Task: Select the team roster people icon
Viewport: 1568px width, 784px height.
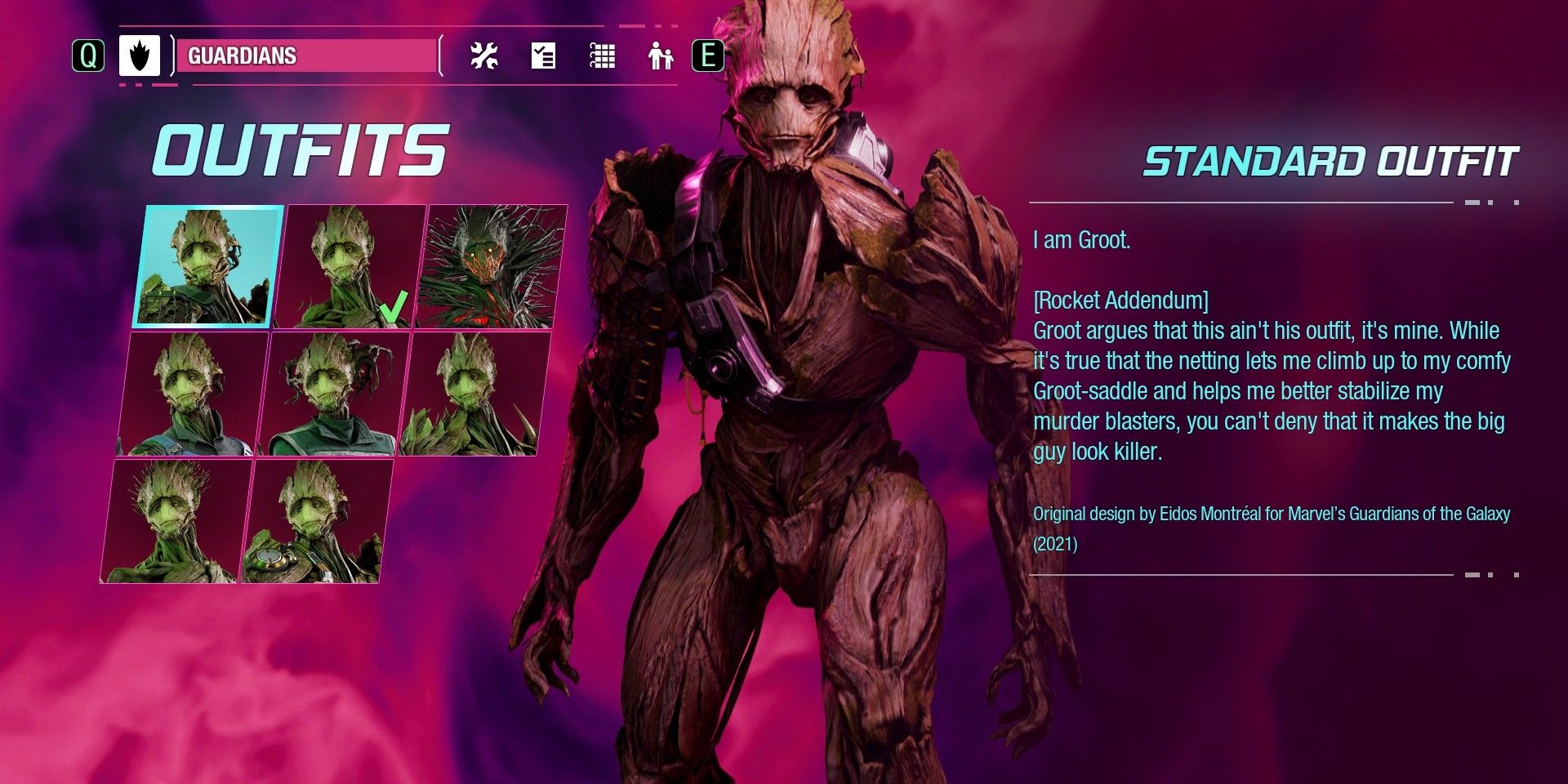Action: (x=661, y=57)
